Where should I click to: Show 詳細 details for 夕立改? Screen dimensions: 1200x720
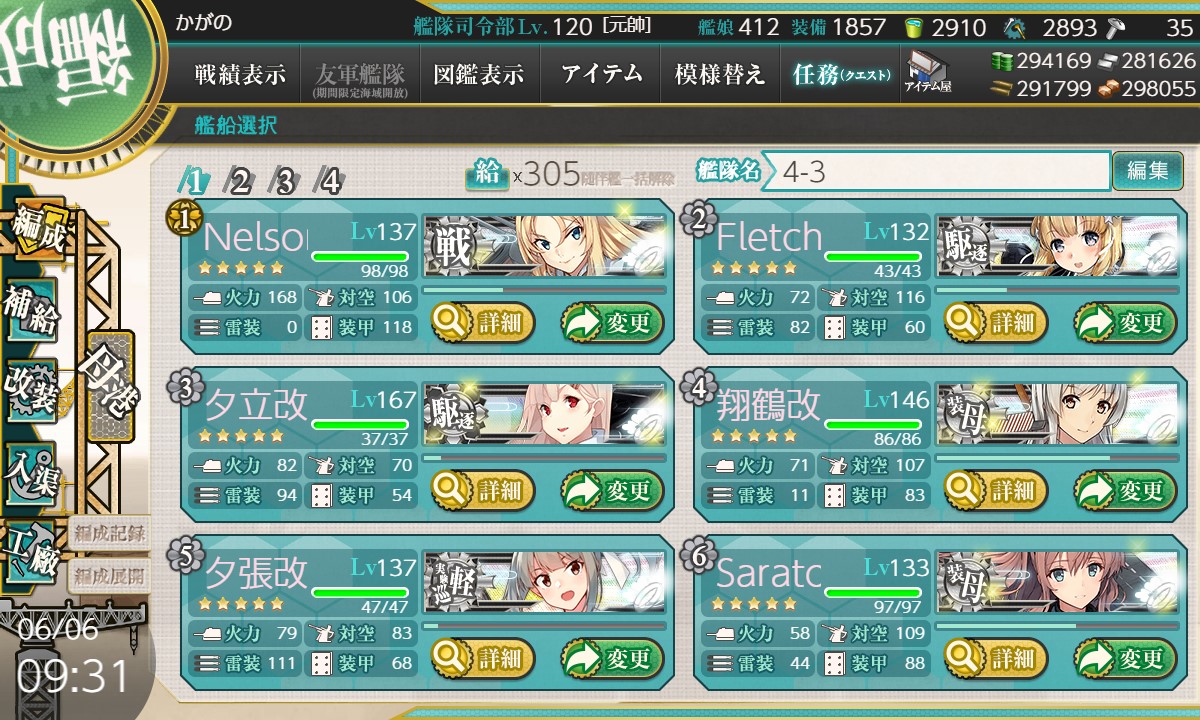tap(483, 491)
